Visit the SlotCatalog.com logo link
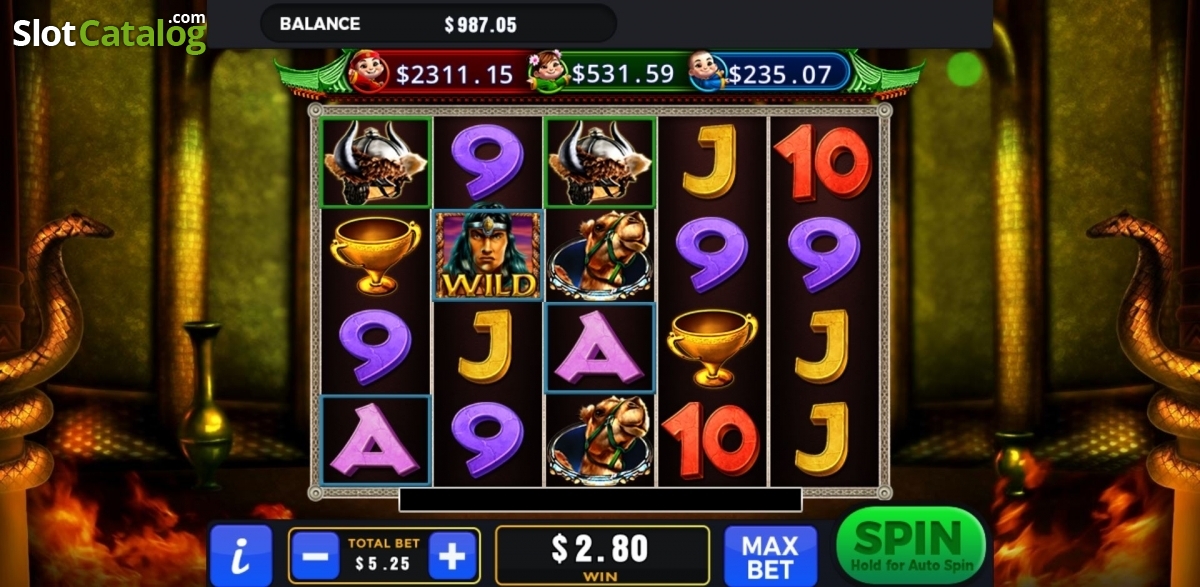 click(108, 32)
